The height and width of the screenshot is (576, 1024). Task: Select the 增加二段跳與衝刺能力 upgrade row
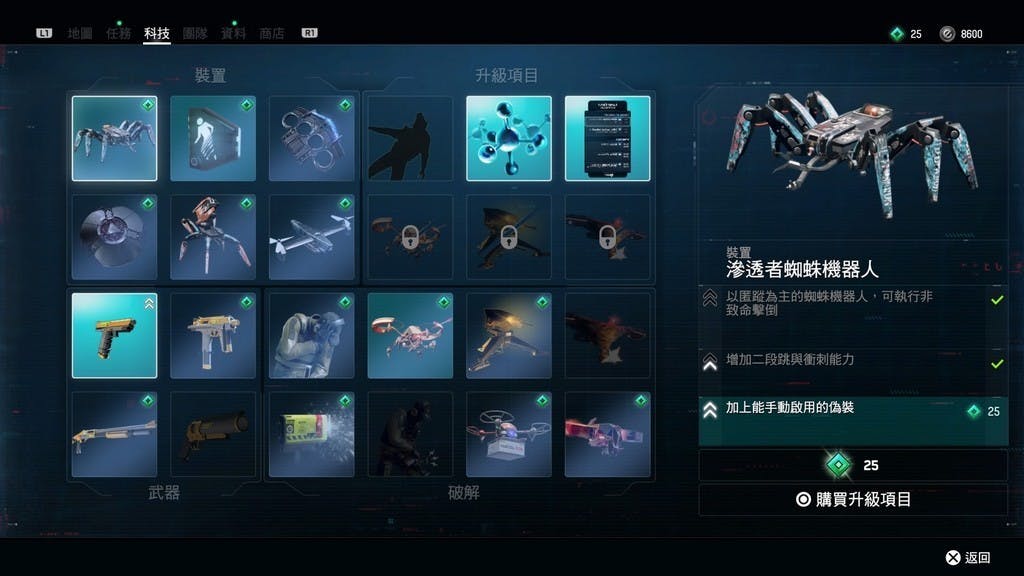(x=852, y=361)
